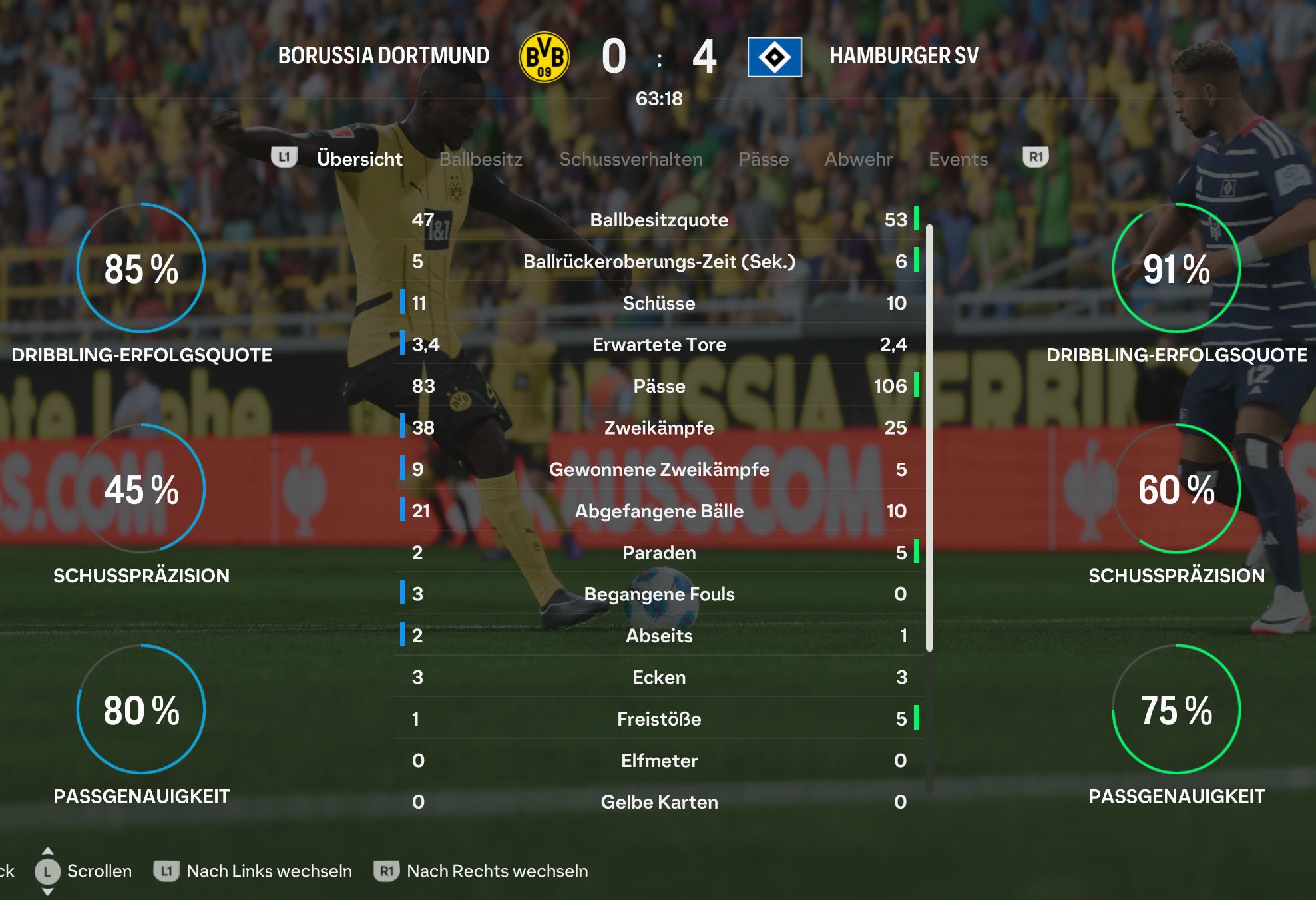This screenshot has height=900, width=1316.
Task: Show the Abwehr statistics tab
Action: click(858, 160)
